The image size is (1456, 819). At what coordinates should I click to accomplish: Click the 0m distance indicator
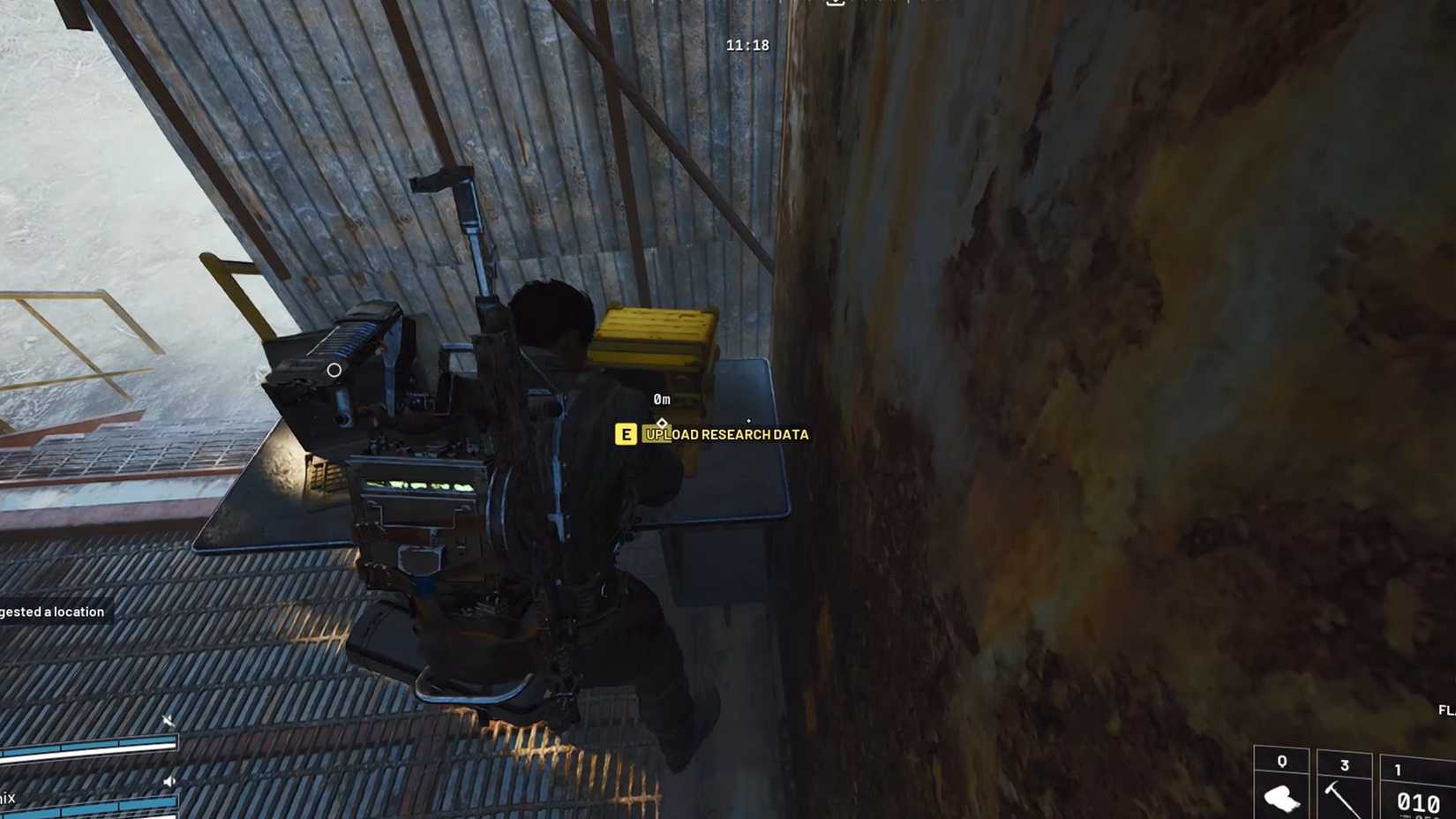point(663,399)
